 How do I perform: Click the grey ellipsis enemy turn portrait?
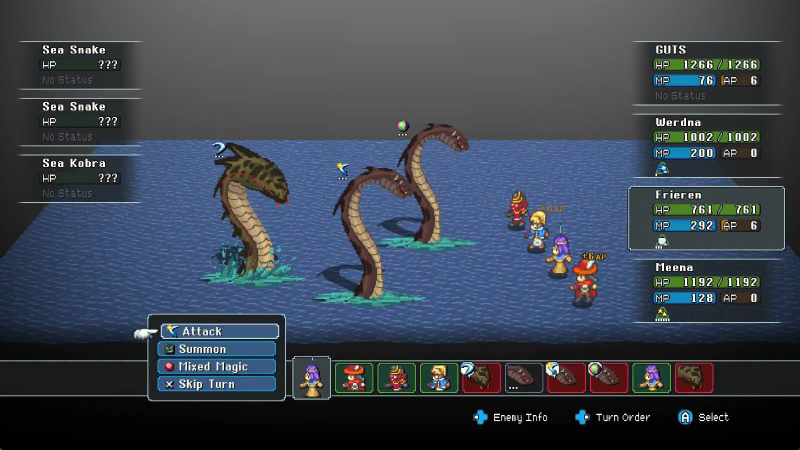coord(524,377)
